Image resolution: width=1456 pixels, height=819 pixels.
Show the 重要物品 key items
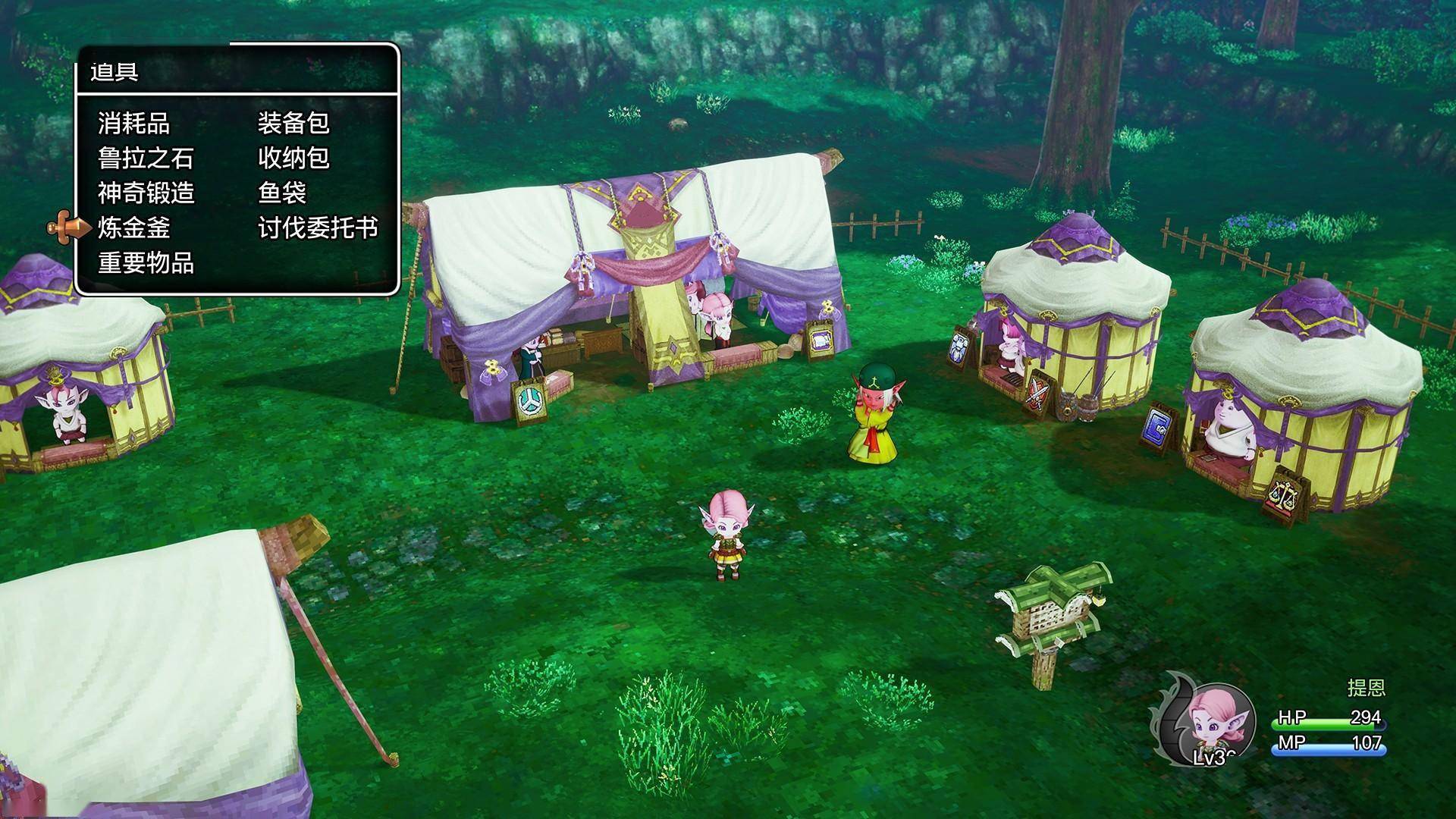(146, 263)
